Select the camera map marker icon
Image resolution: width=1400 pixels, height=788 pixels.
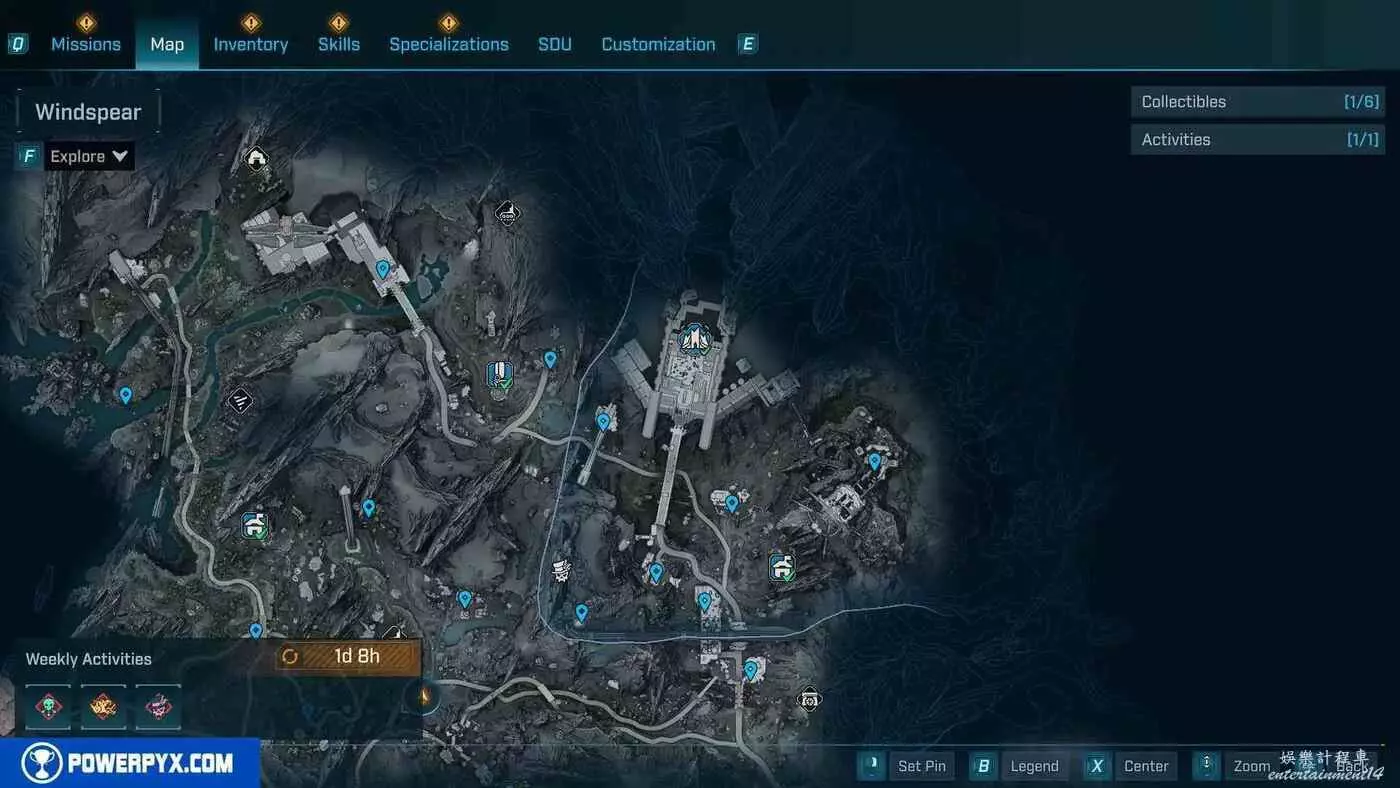point(809,698)
